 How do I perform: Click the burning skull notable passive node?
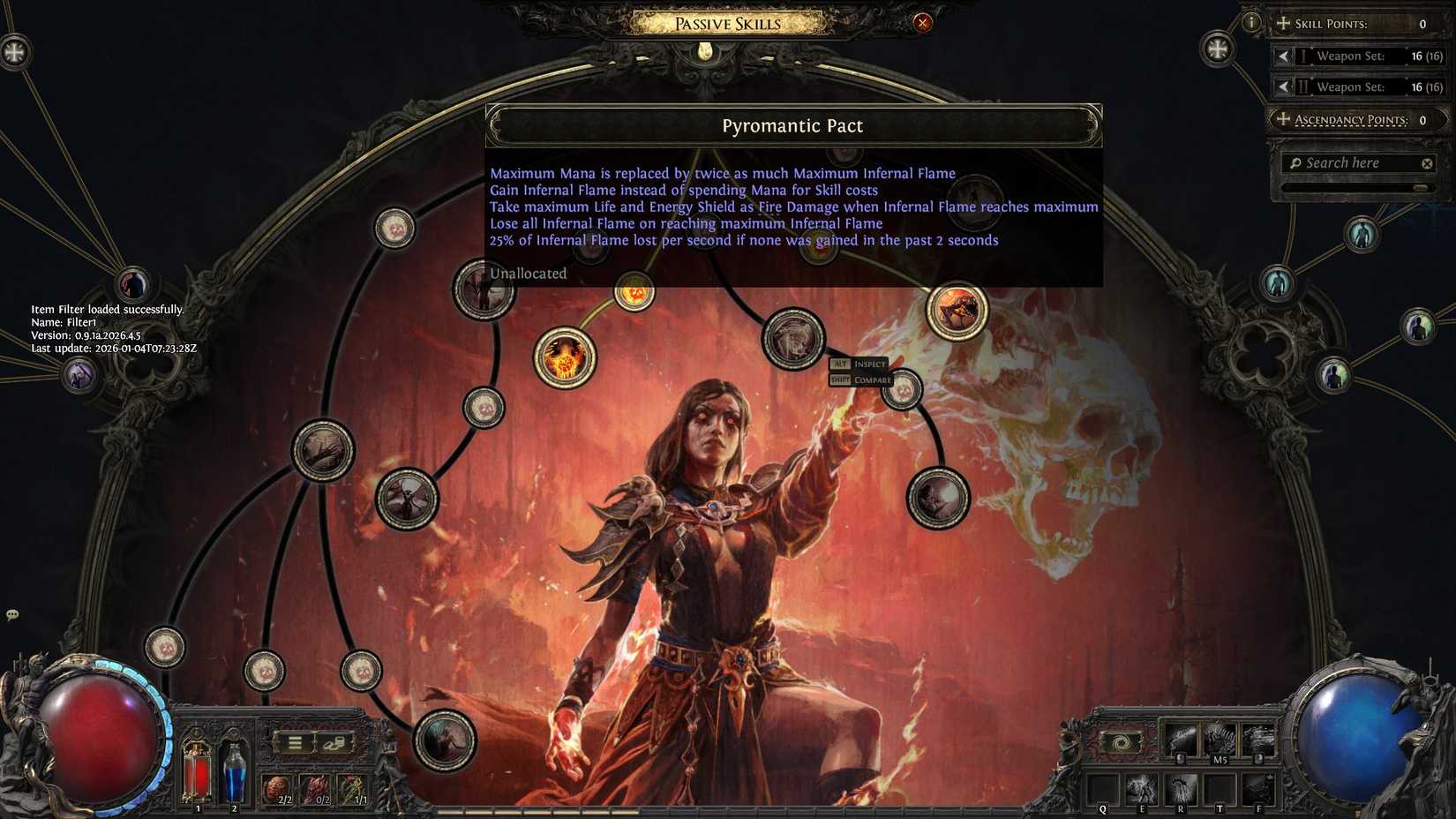click(x=956, y=312)
